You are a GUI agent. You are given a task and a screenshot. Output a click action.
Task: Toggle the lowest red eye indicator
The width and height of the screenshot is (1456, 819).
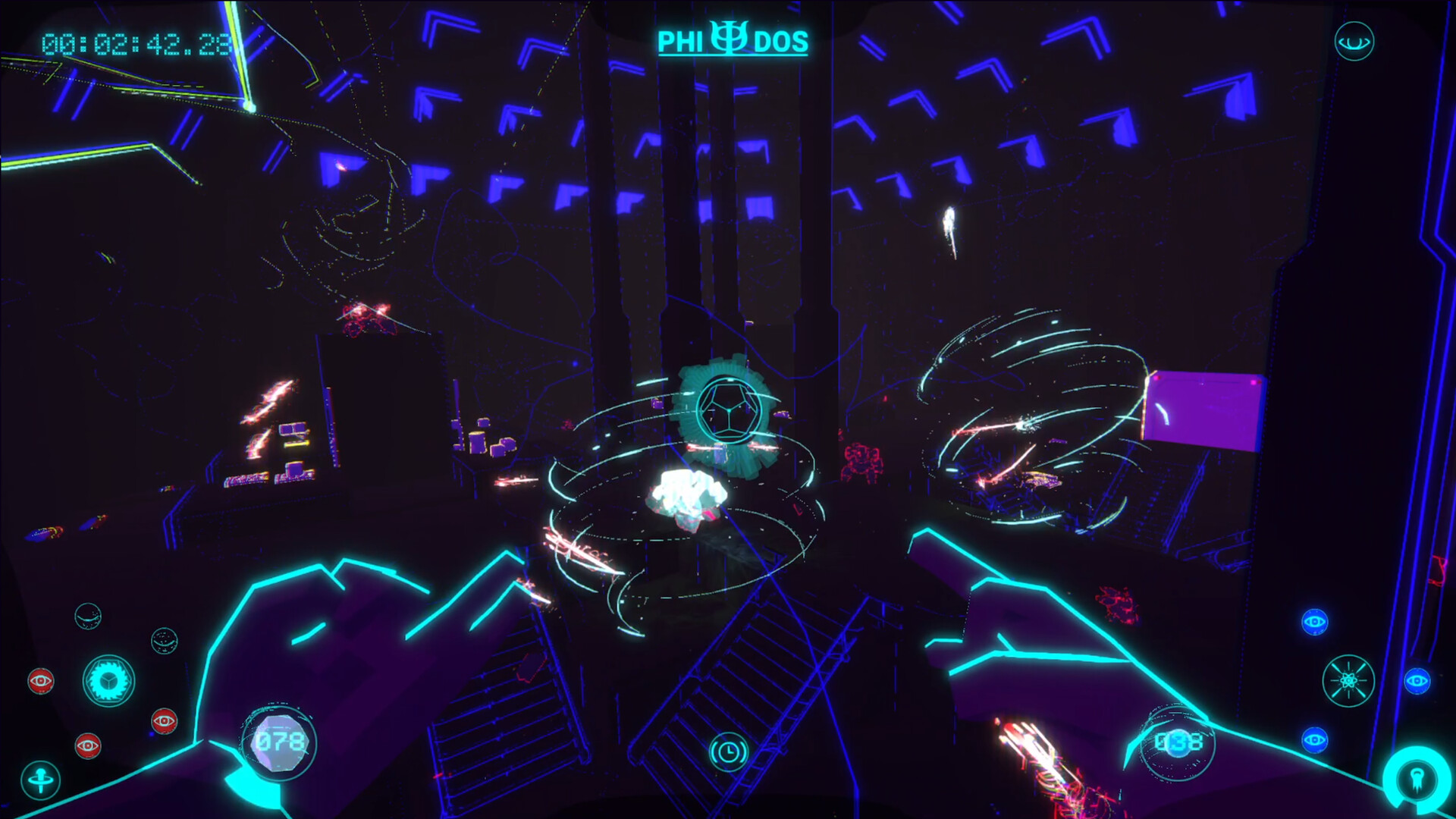[x=87, y=745]
